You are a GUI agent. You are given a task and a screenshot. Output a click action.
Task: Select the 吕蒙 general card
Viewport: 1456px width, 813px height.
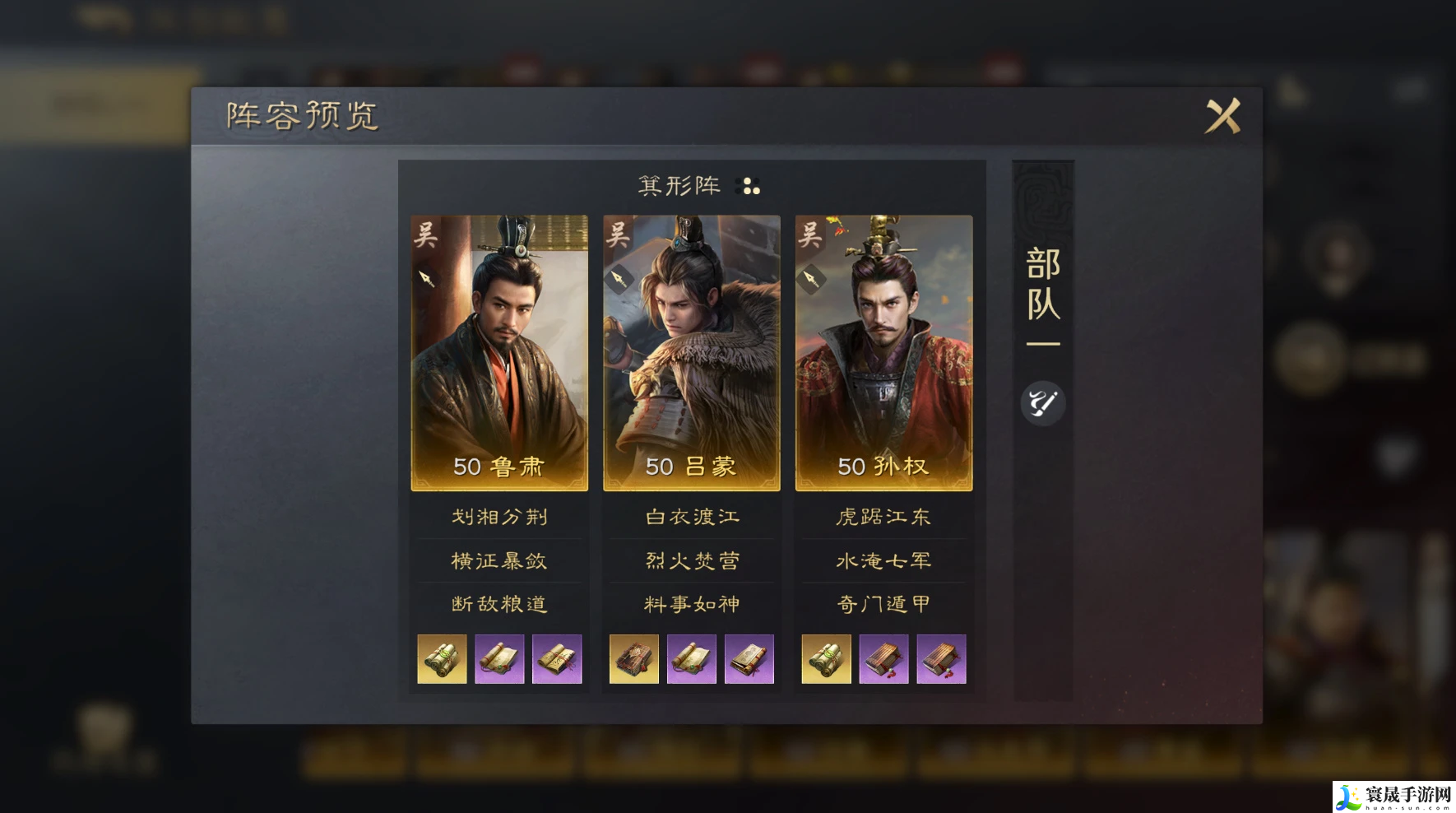[692, 352]
